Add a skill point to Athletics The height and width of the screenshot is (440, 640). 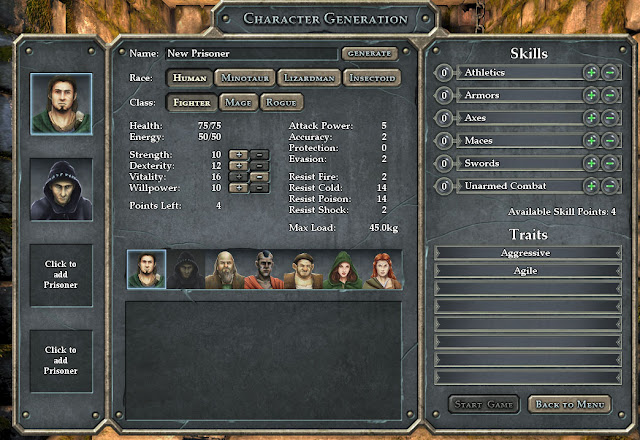click(592, 73)
